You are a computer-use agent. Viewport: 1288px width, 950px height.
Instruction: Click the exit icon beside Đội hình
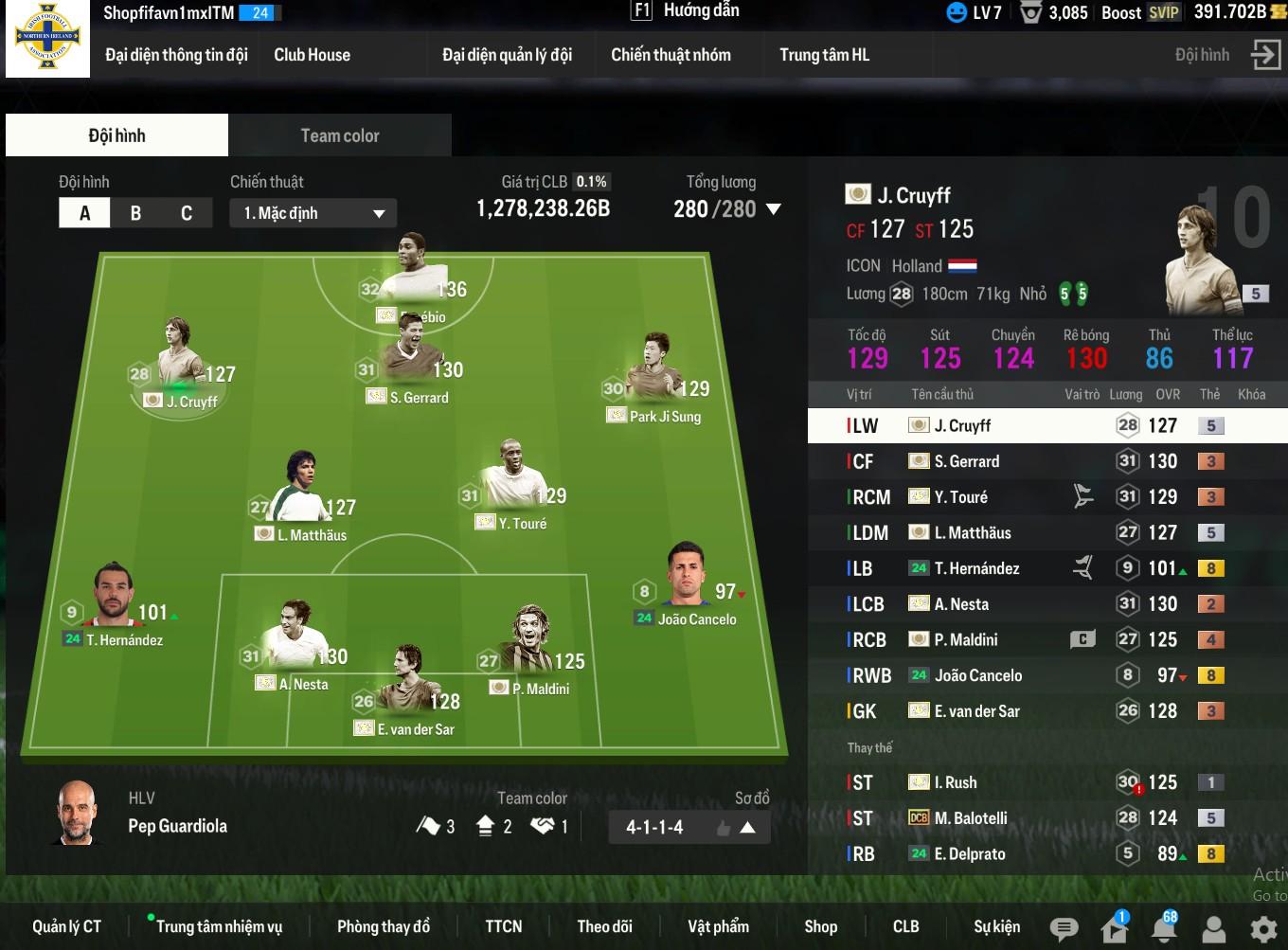1265,55
